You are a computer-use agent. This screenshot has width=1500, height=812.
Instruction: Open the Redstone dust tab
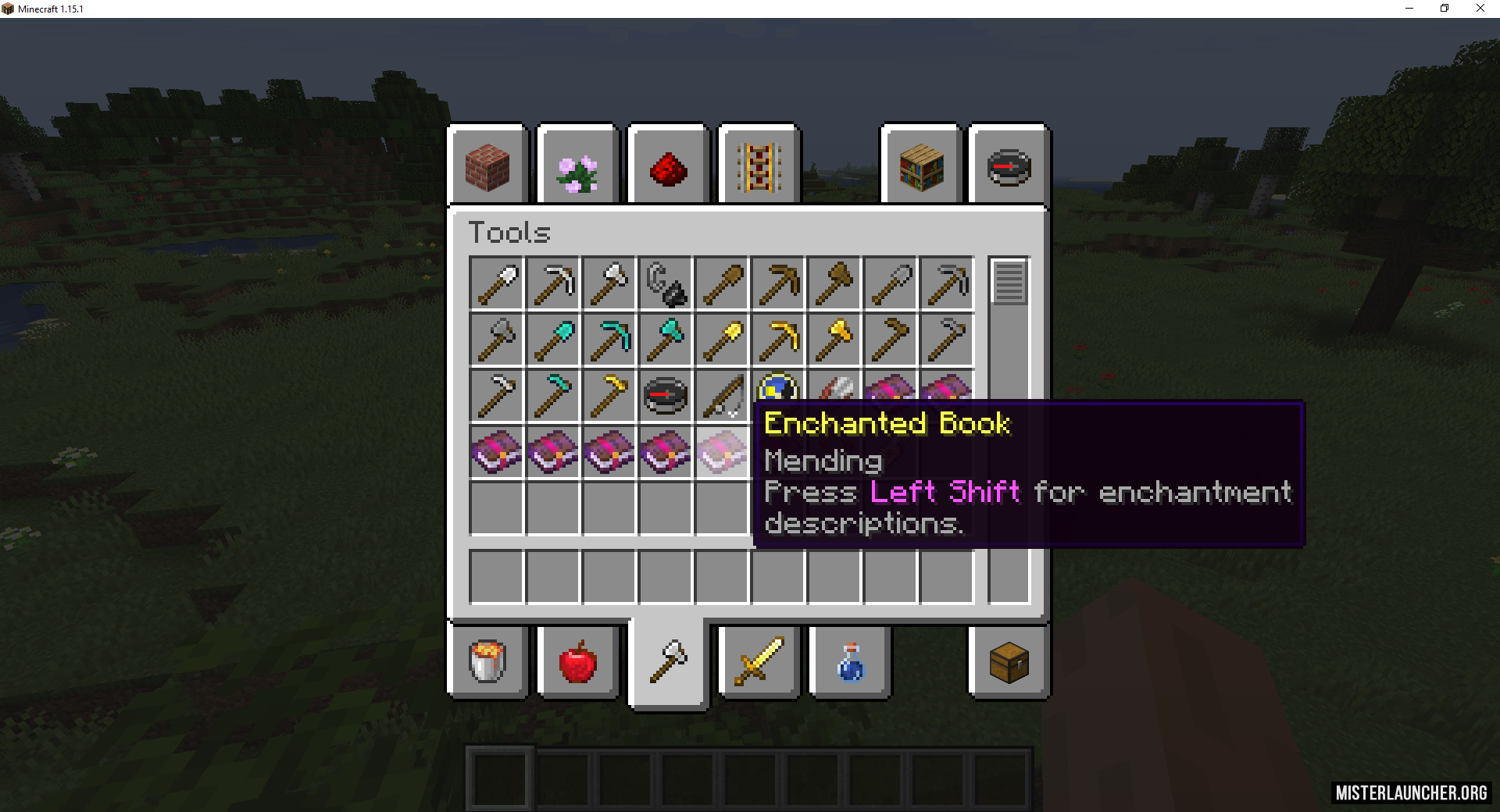(x=668, y=166)
